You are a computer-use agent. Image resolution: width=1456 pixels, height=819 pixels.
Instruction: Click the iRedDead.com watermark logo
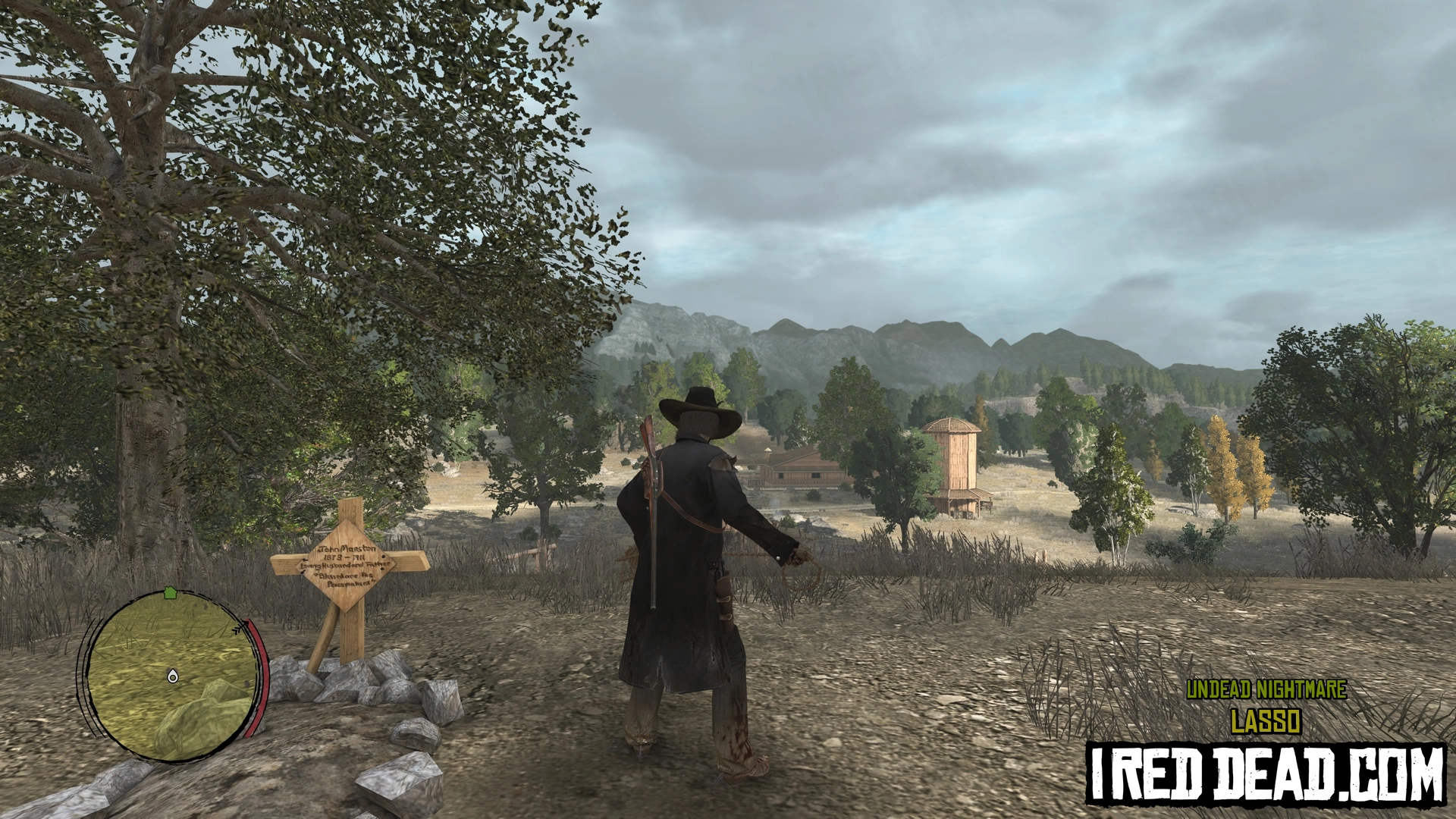tap(1265, 773)
